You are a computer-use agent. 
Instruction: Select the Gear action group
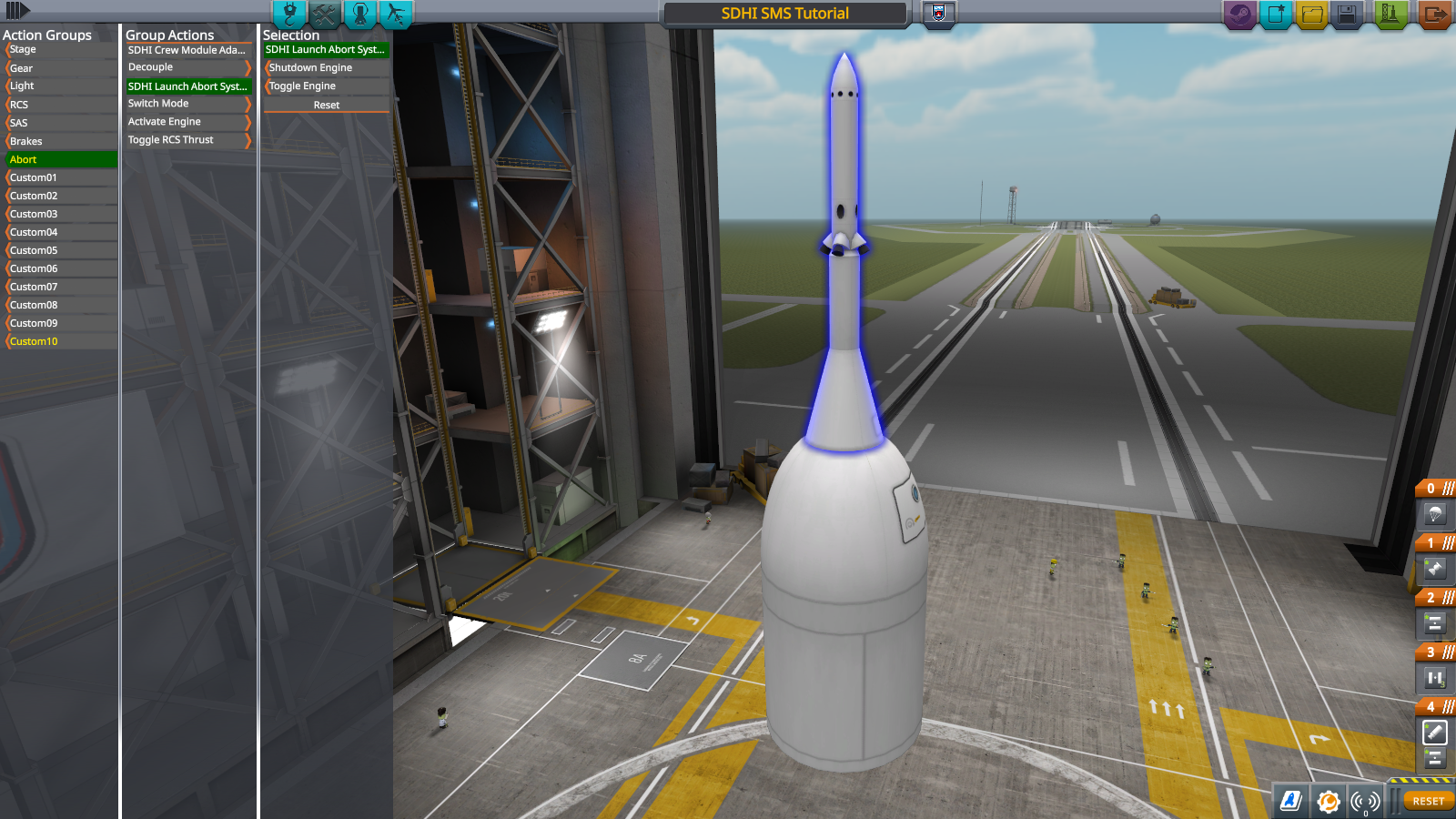click(60, 68)
